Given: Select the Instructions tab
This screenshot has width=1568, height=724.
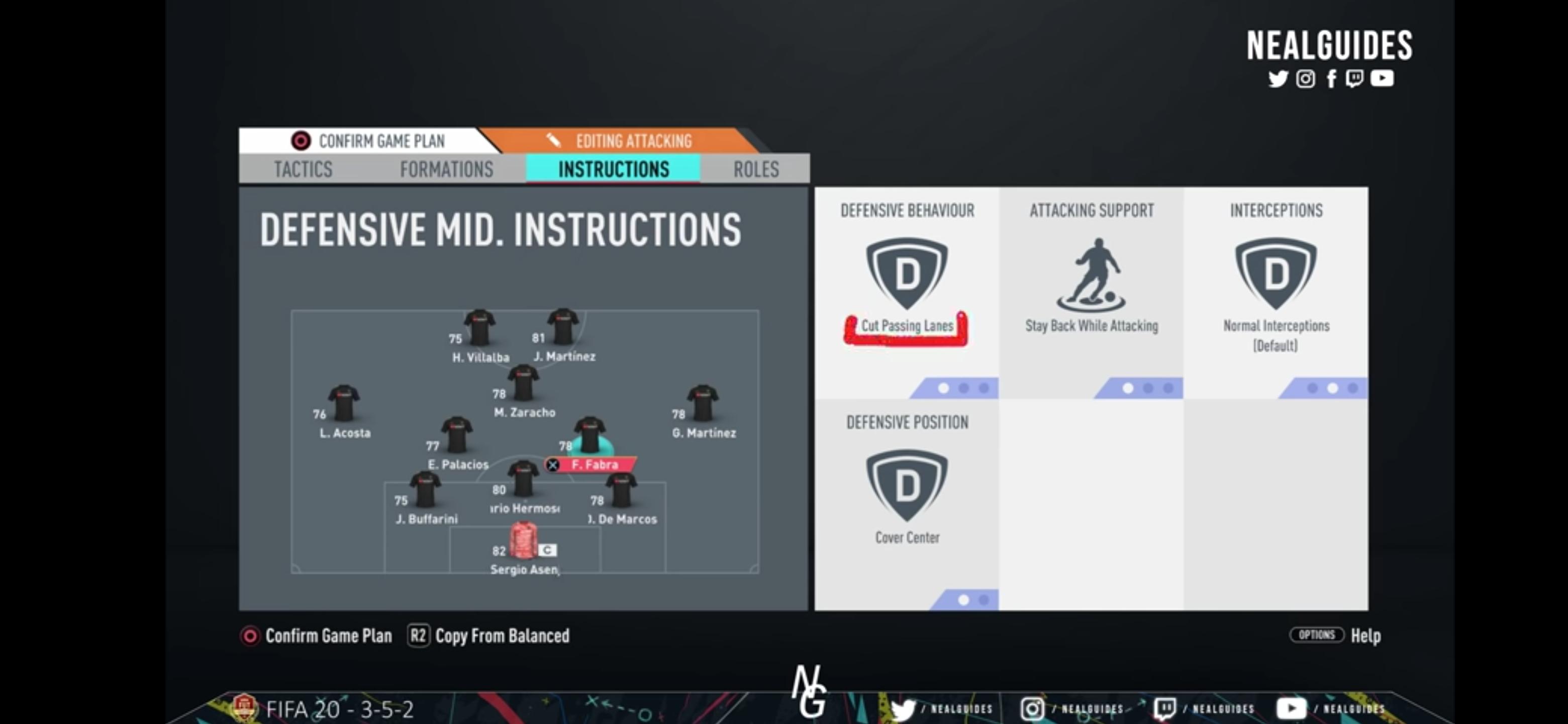Looking at the screenshot, I should tap(613, 168).
